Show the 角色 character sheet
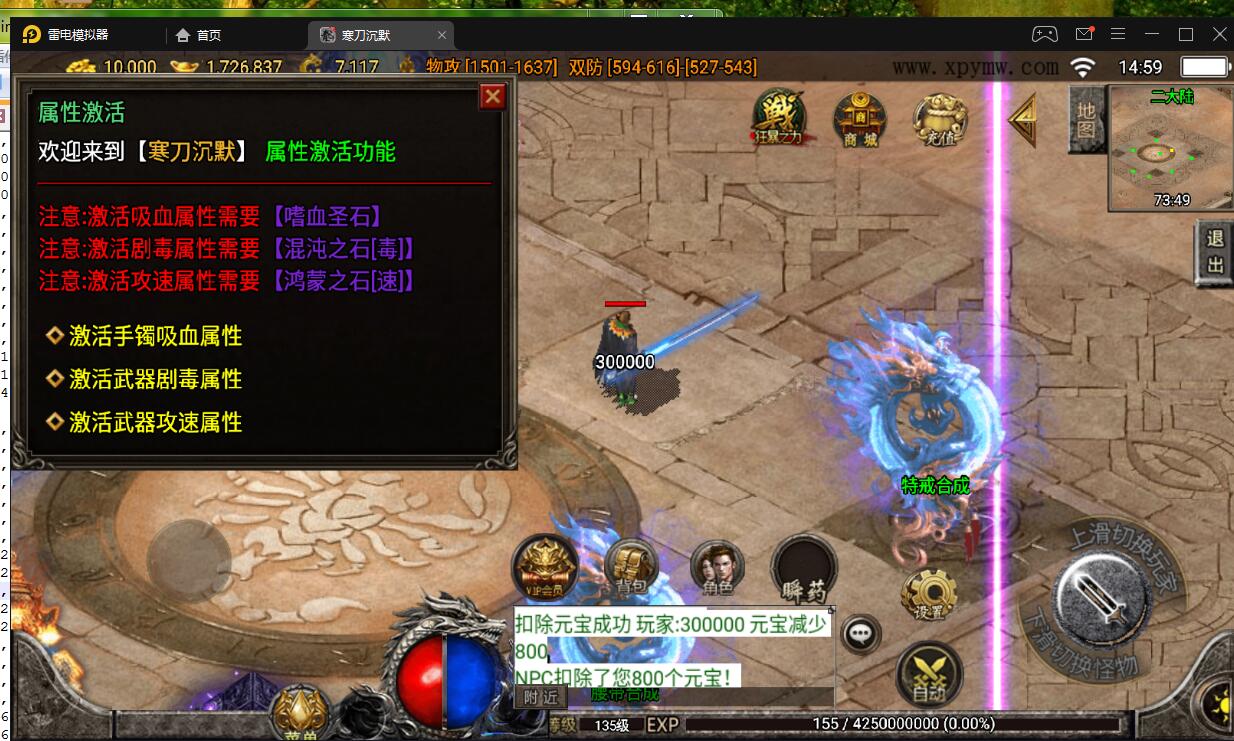This screenshot has width=1234, height=741. (717, 570)
